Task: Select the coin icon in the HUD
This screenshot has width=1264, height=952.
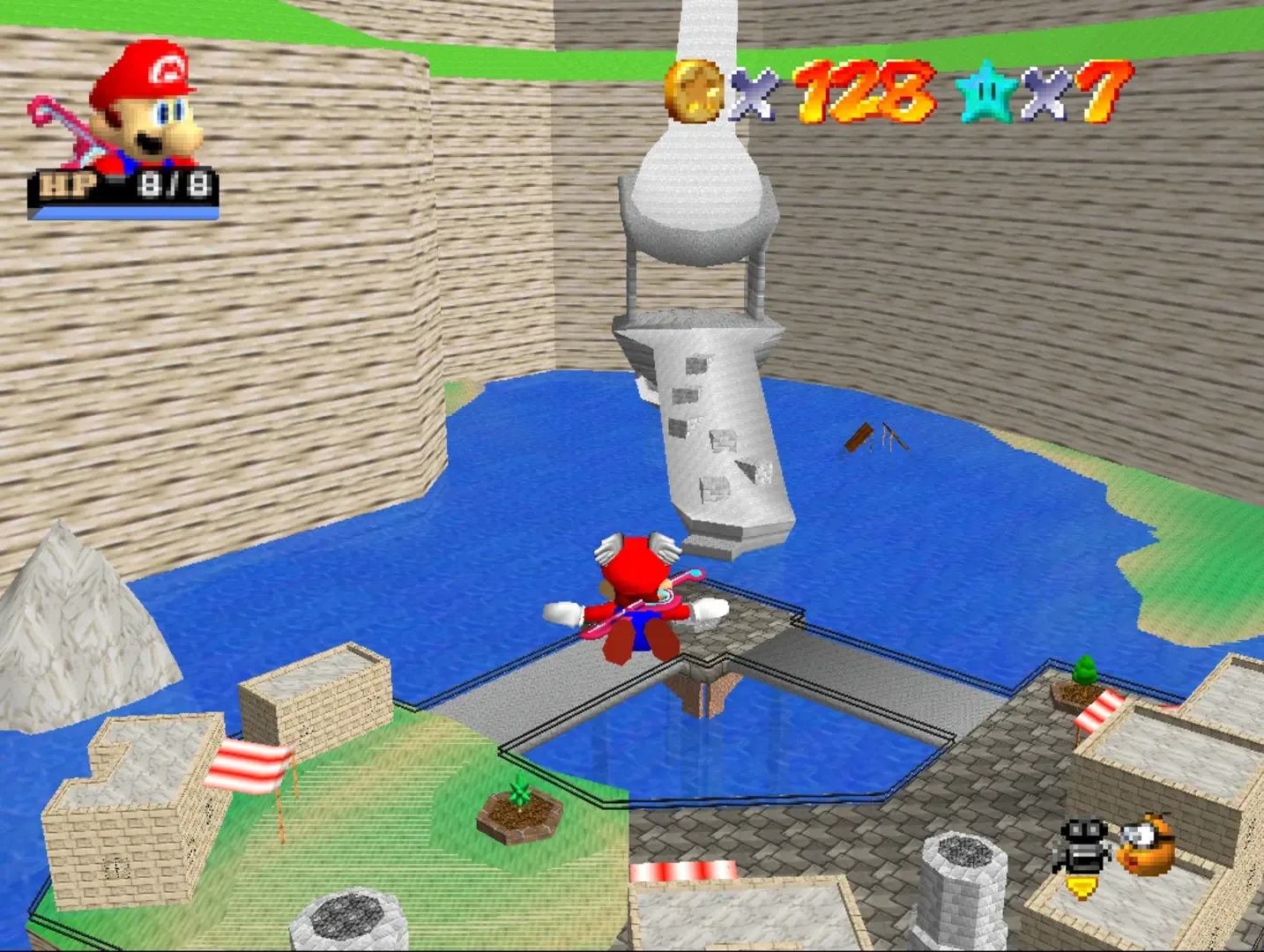Action: (696, 91)
